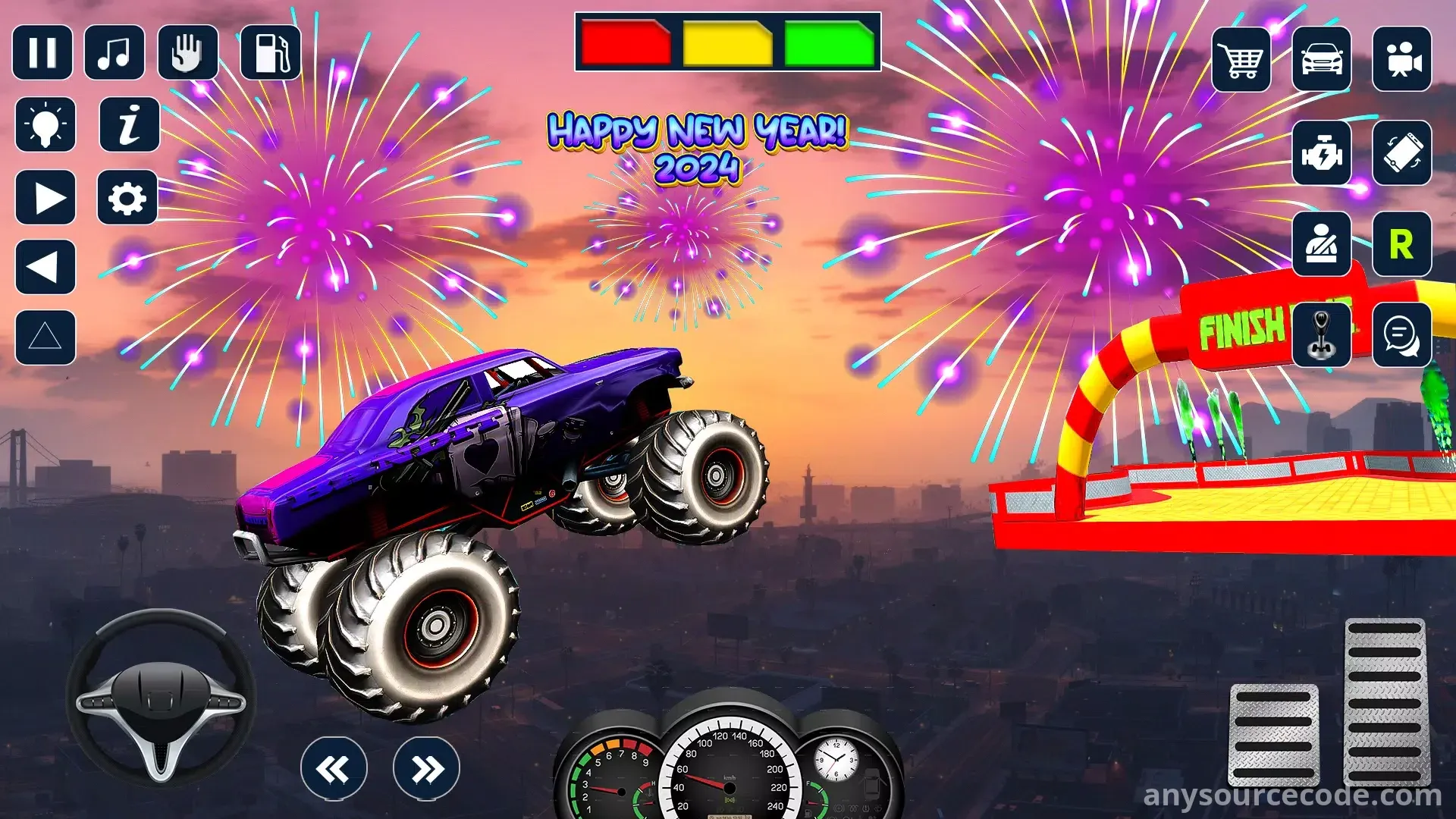Open the fuel pump button
This screenshot has width=1456, height=819.
[x=270, y=52]
